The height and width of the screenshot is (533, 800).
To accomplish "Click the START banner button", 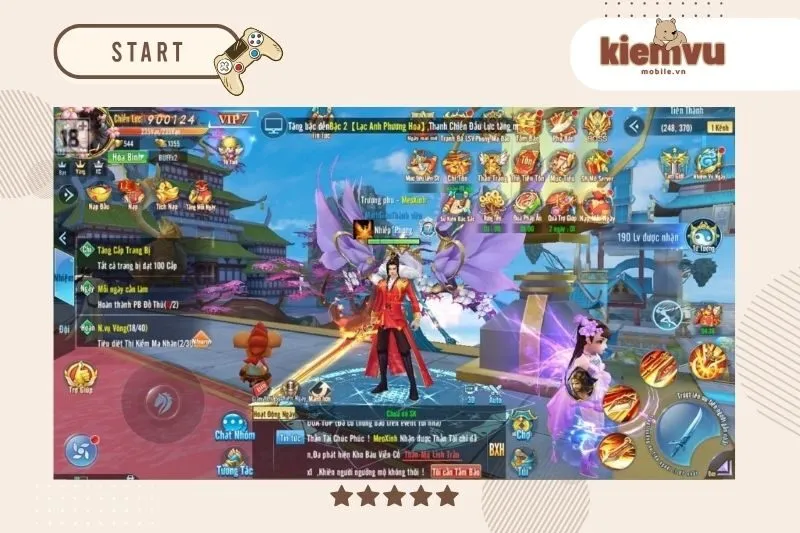I will tap(148, 52).
